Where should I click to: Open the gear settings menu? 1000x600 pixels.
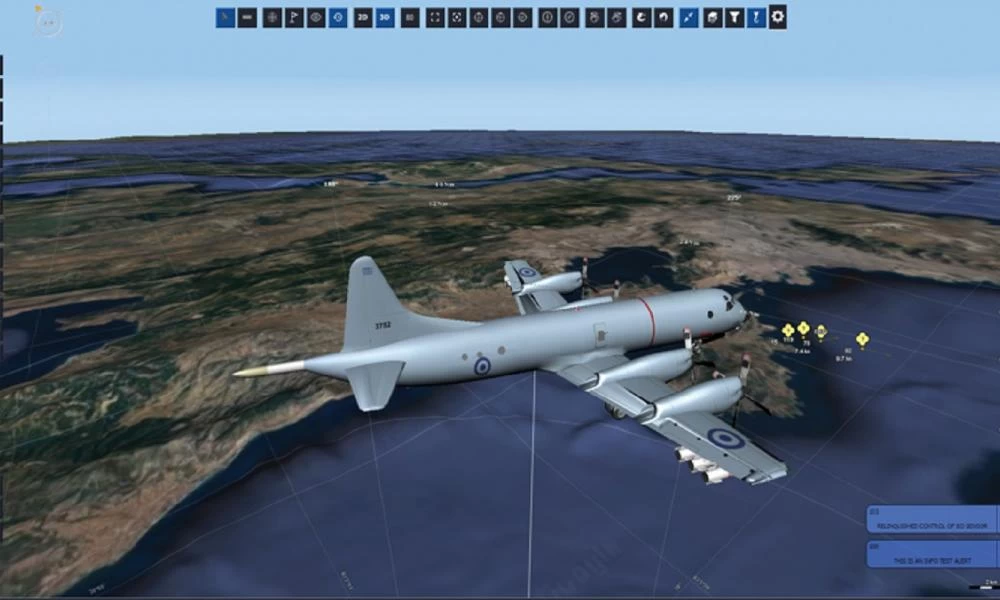tap(778, 17)
